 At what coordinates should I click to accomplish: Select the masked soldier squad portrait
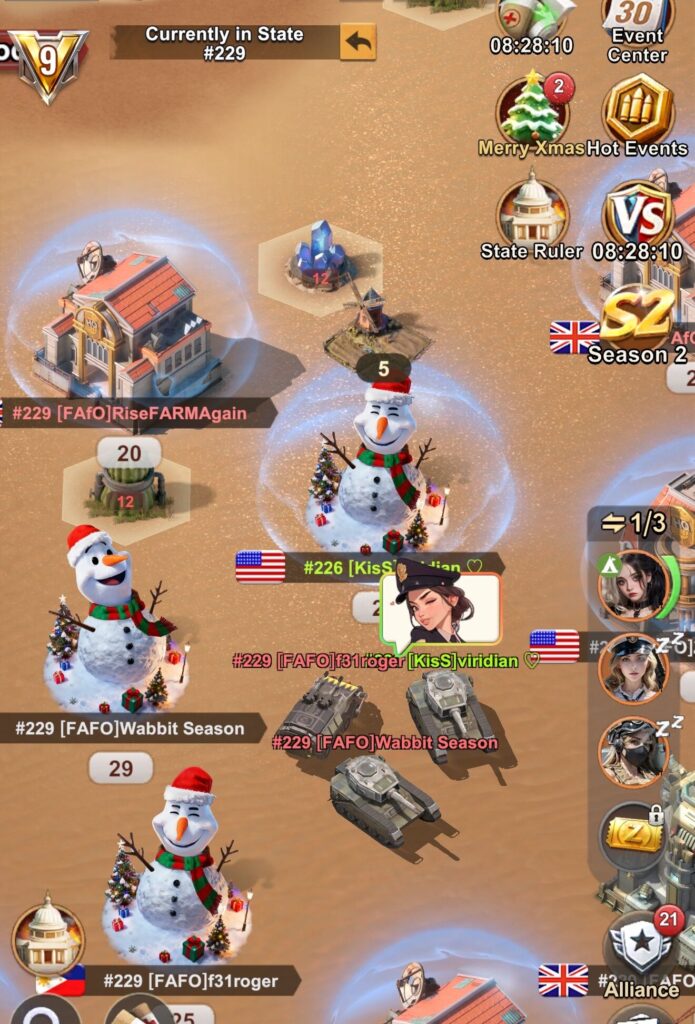tap(632, 752)
